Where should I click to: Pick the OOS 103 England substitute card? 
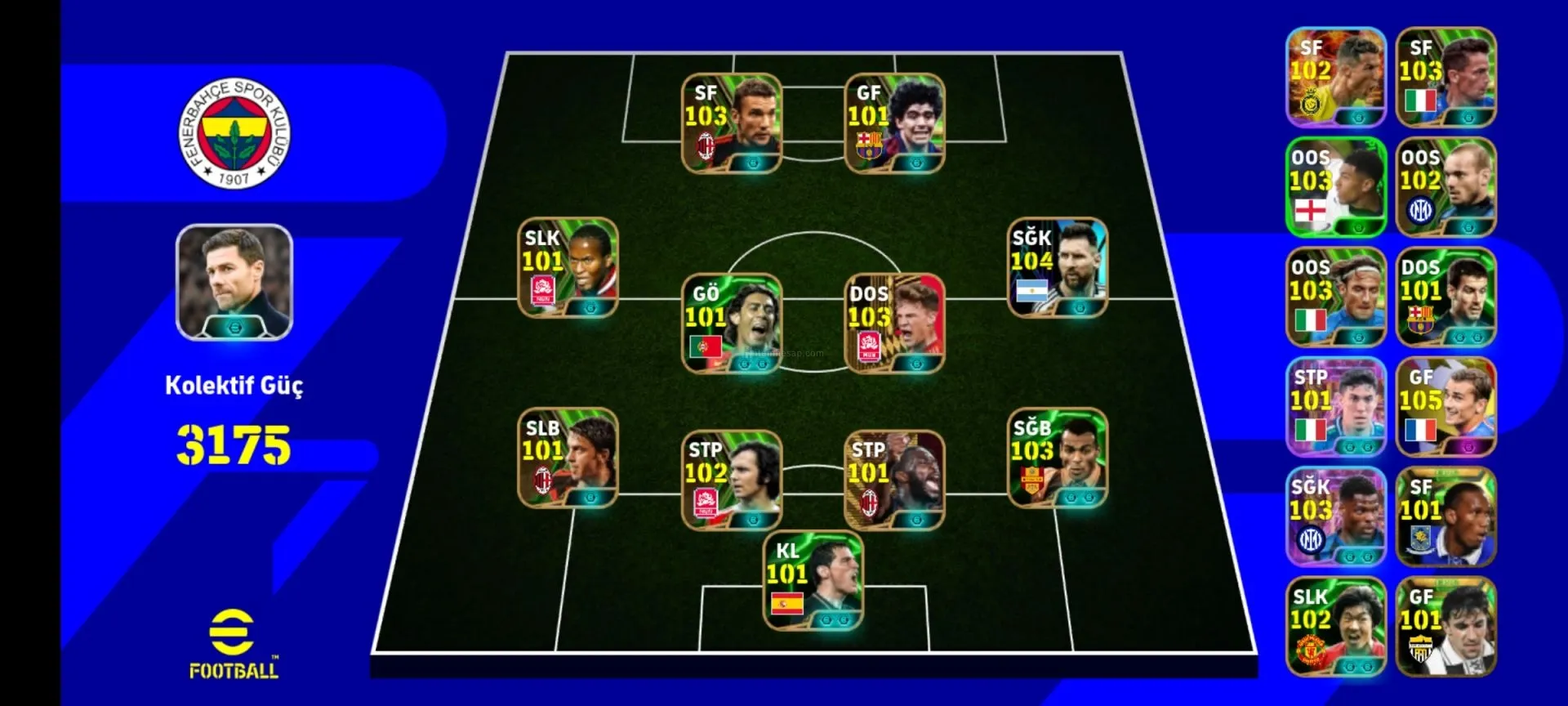1336,187
